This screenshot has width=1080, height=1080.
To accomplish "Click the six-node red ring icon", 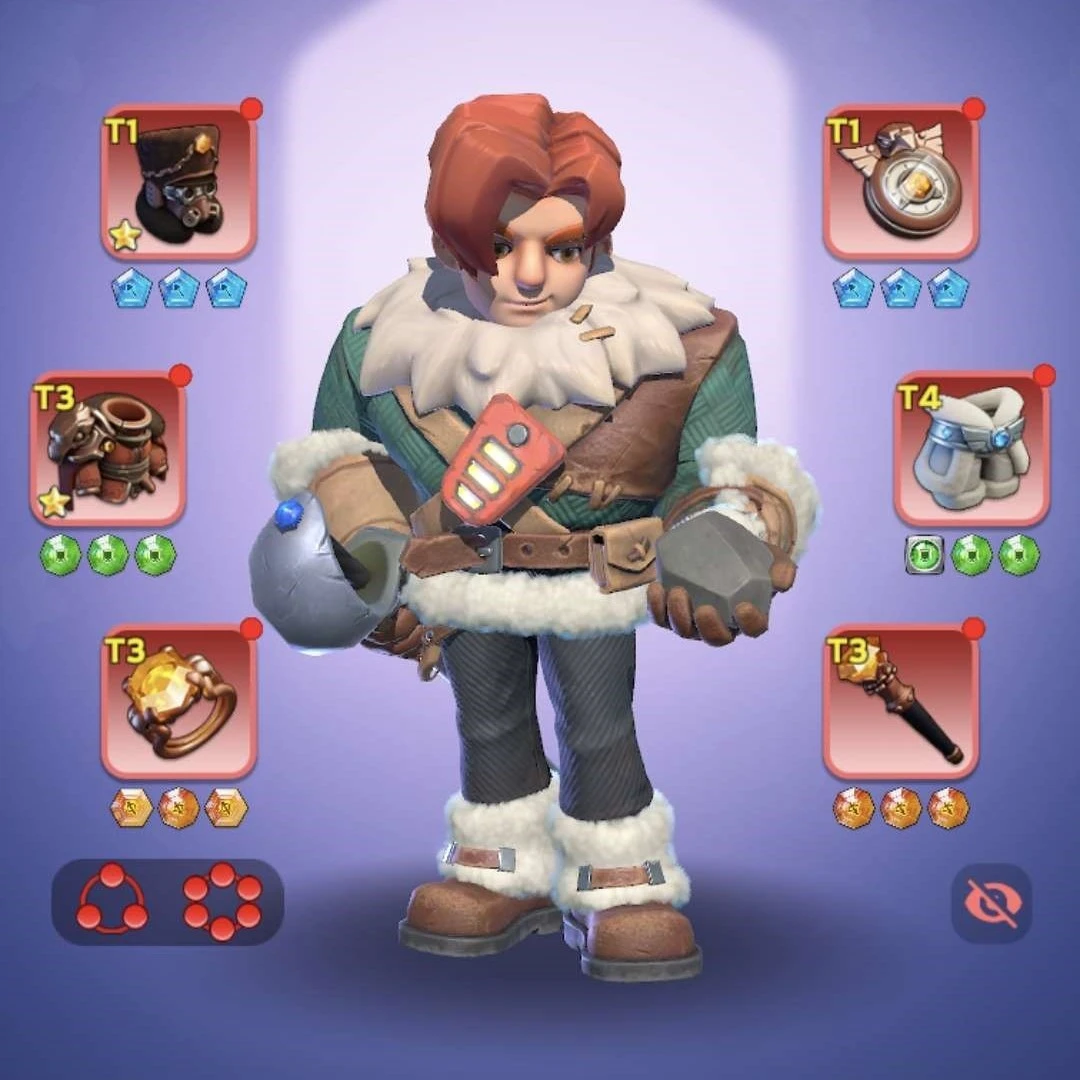I will pos(222,901).
